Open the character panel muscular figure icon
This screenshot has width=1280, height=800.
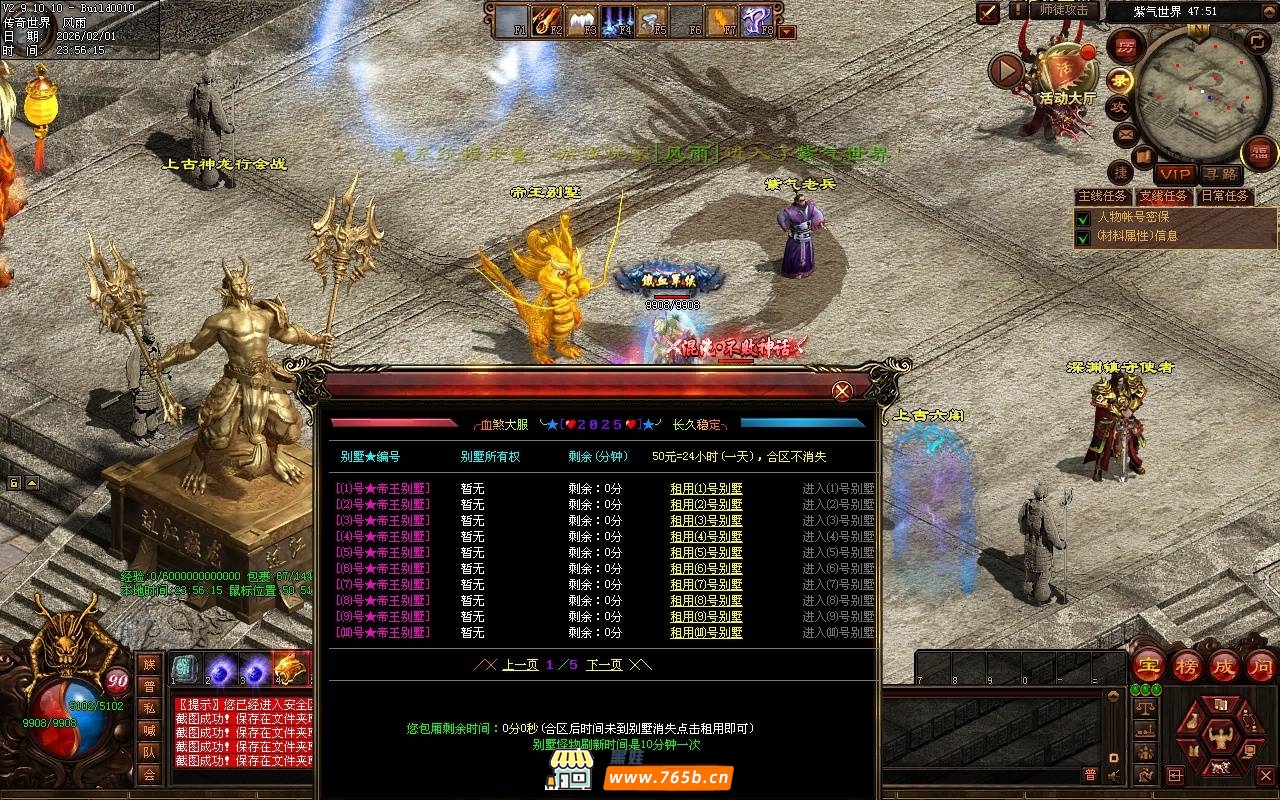pyautogui.click(x=1218, y=736)
